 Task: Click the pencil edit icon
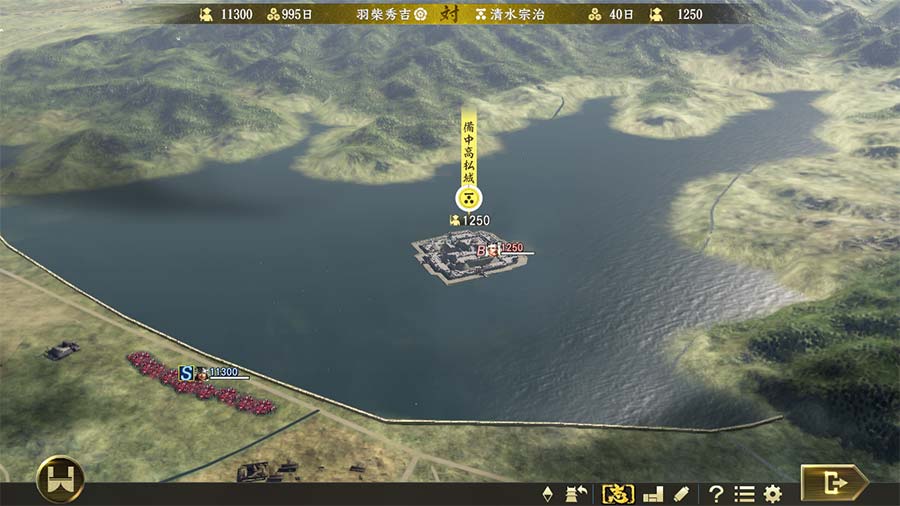[681, 493]
